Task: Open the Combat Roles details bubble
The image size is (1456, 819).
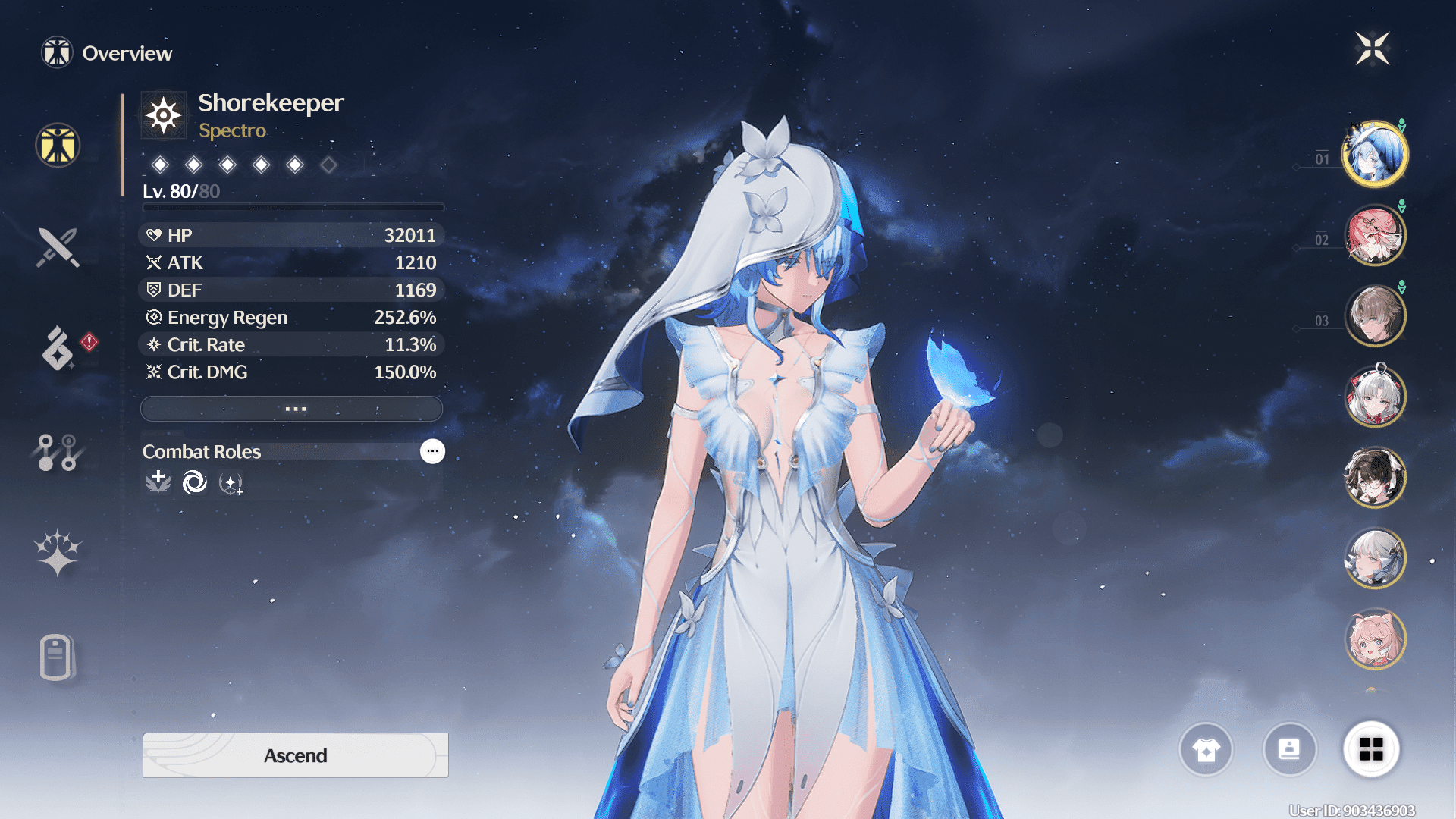Action: (432, 451)
